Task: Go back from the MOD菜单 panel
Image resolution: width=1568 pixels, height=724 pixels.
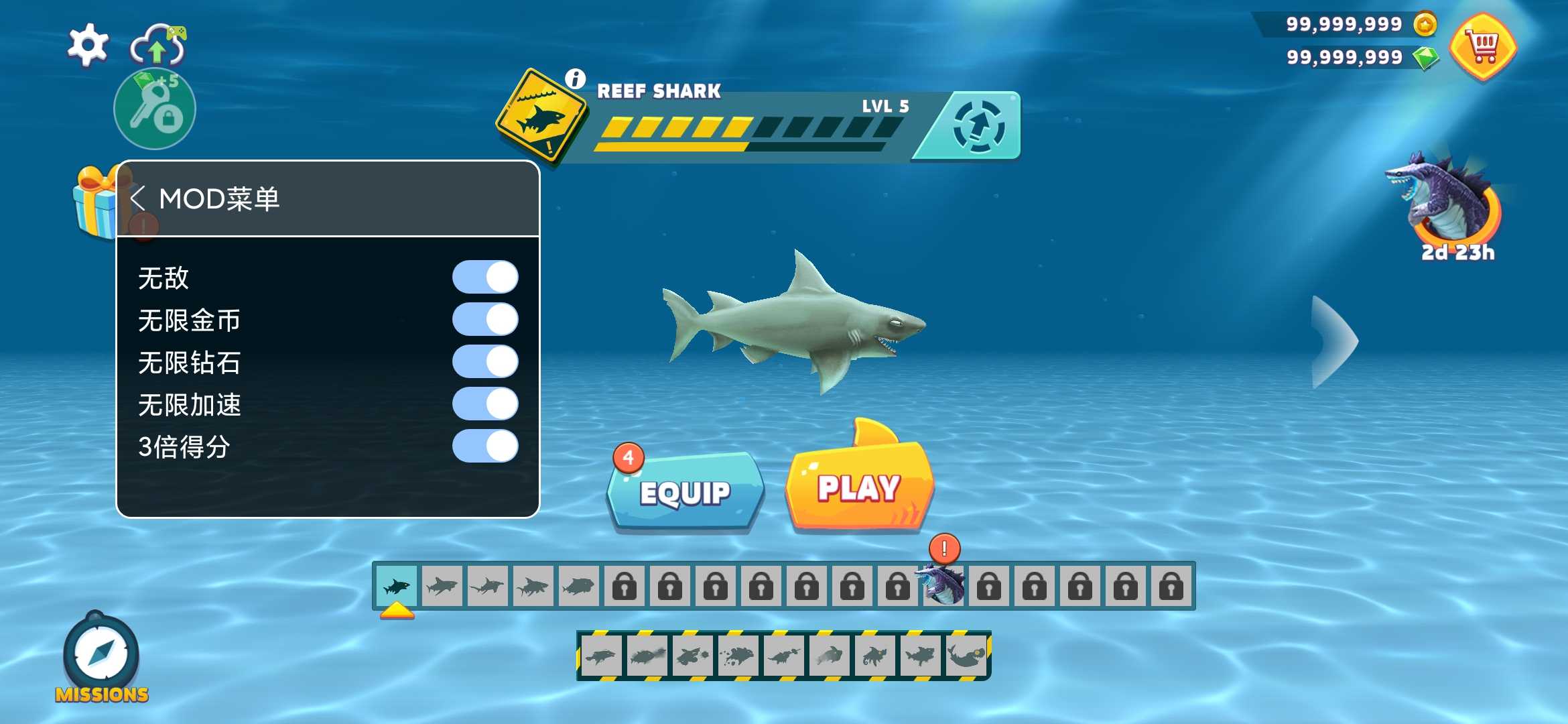Action: (138, 198)
